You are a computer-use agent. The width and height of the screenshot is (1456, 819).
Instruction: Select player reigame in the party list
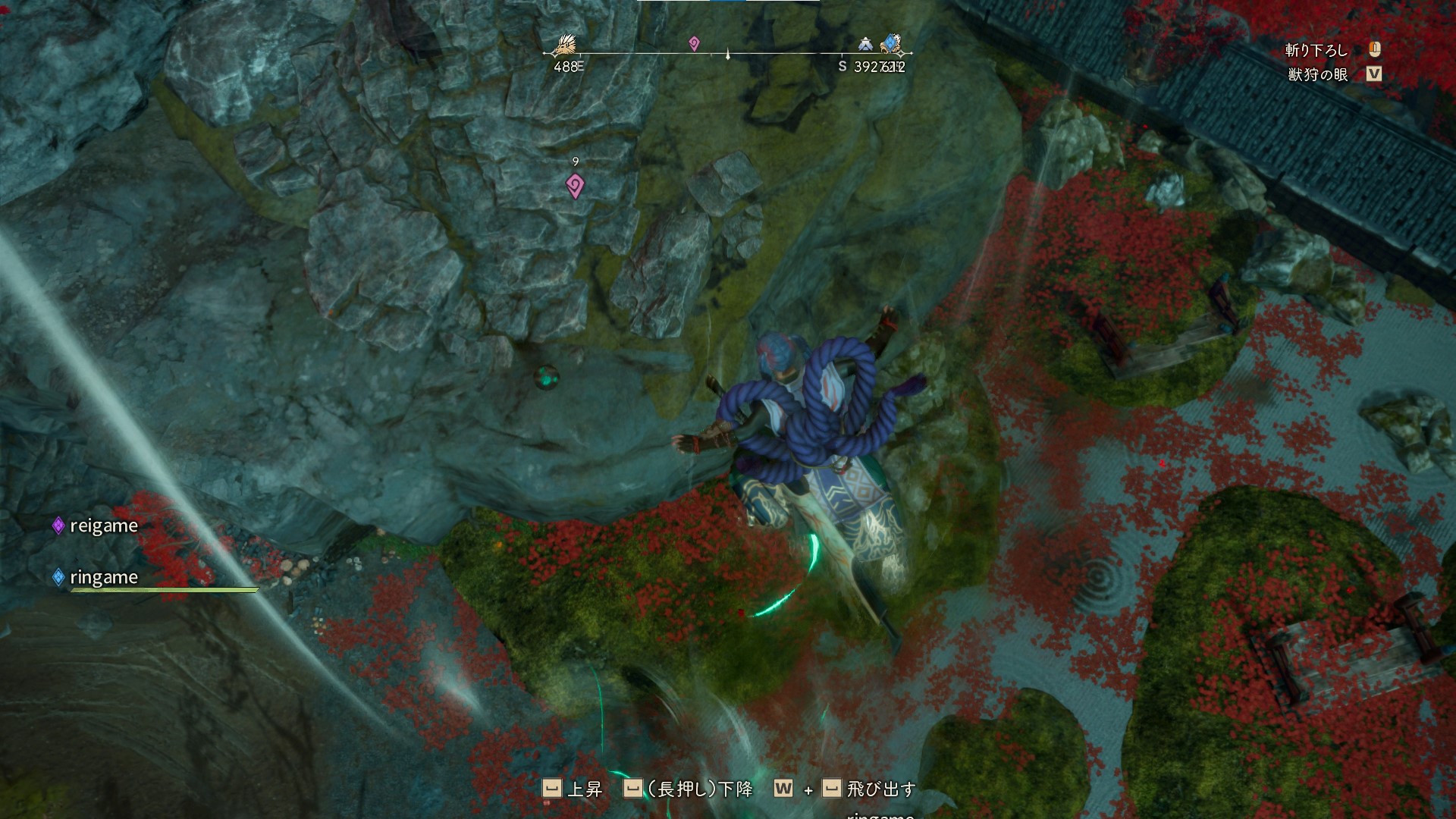tap(103, 526)
